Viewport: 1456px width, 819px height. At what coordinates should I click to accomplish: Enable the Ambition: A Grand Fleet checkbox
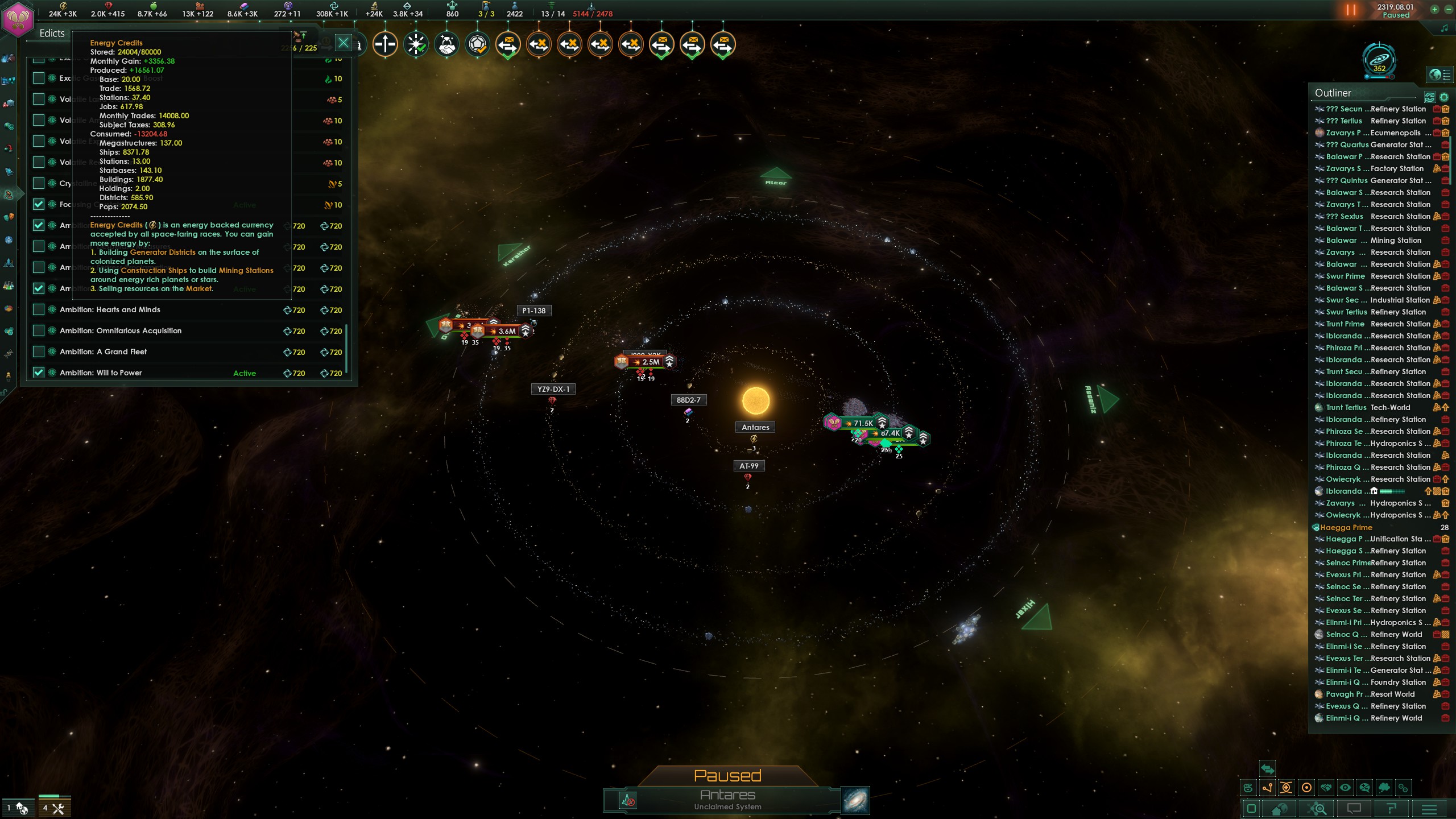click(x=39, y=351)
